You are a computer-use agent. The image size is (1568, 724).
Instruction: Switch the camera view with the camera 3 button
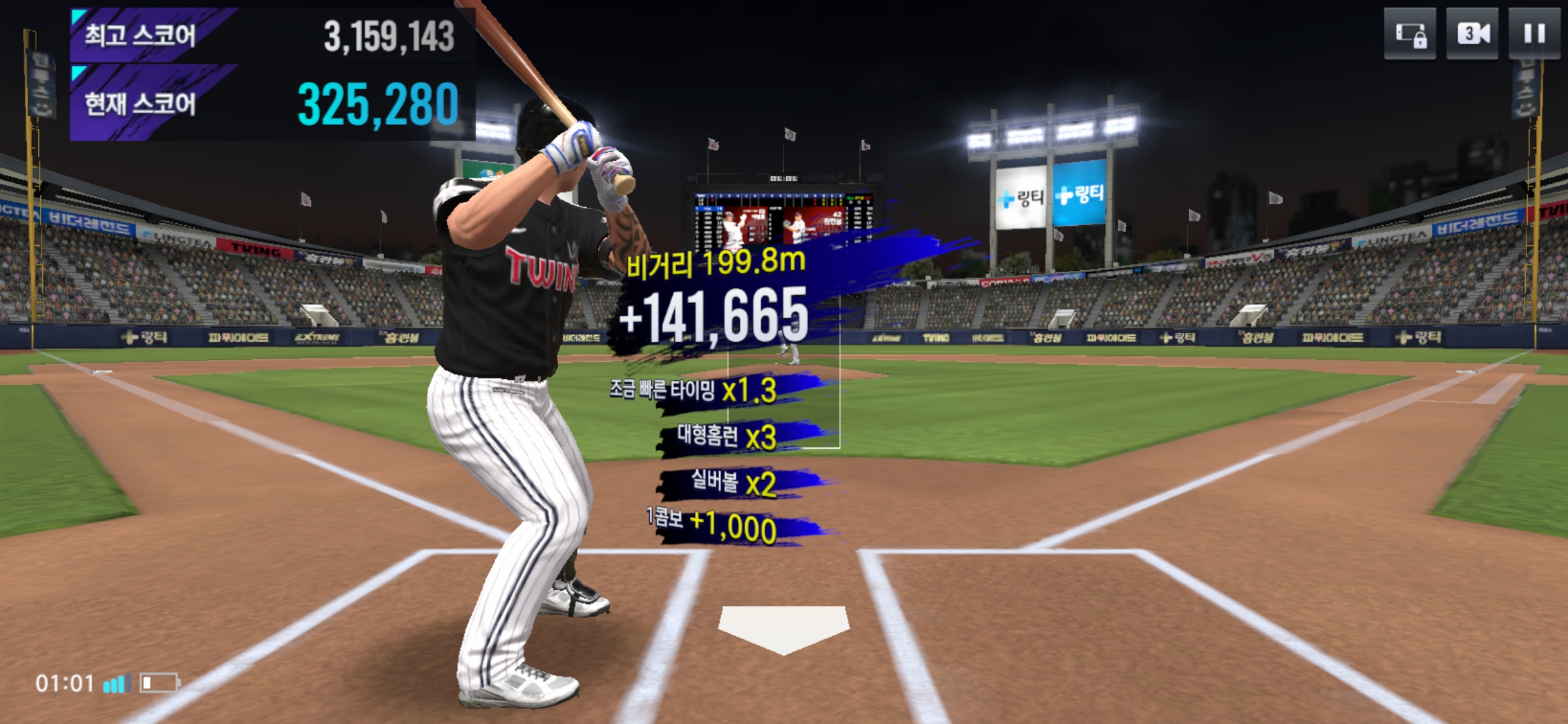click(1472, 34)
